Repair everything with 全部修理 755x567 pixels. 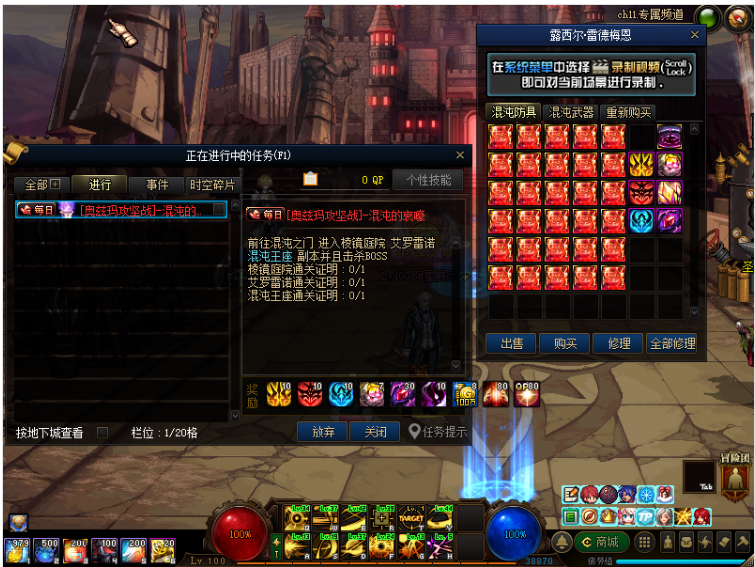pyautogui.click(x=671, y=343)
